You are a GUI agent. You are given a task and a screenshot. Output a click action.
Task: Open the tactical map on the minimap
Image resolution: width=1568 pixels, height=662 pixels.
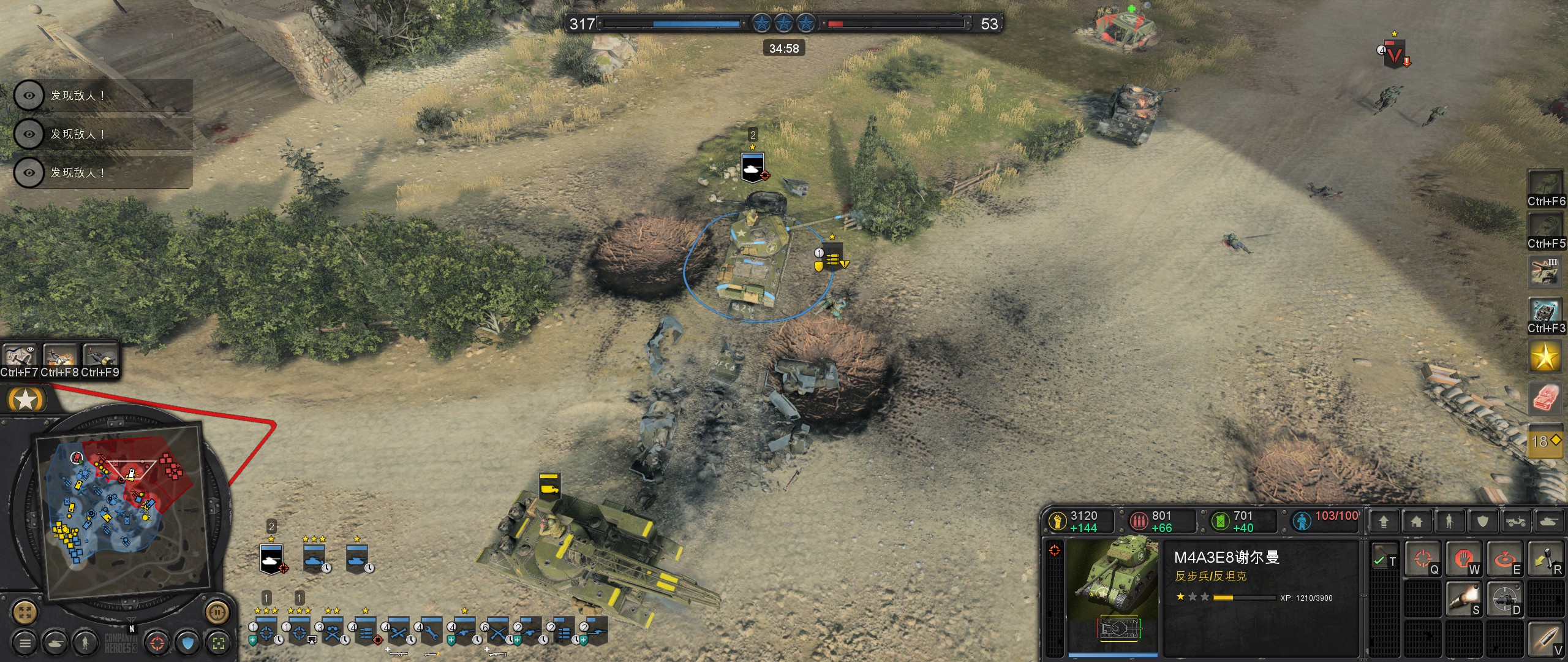(25, 611)
